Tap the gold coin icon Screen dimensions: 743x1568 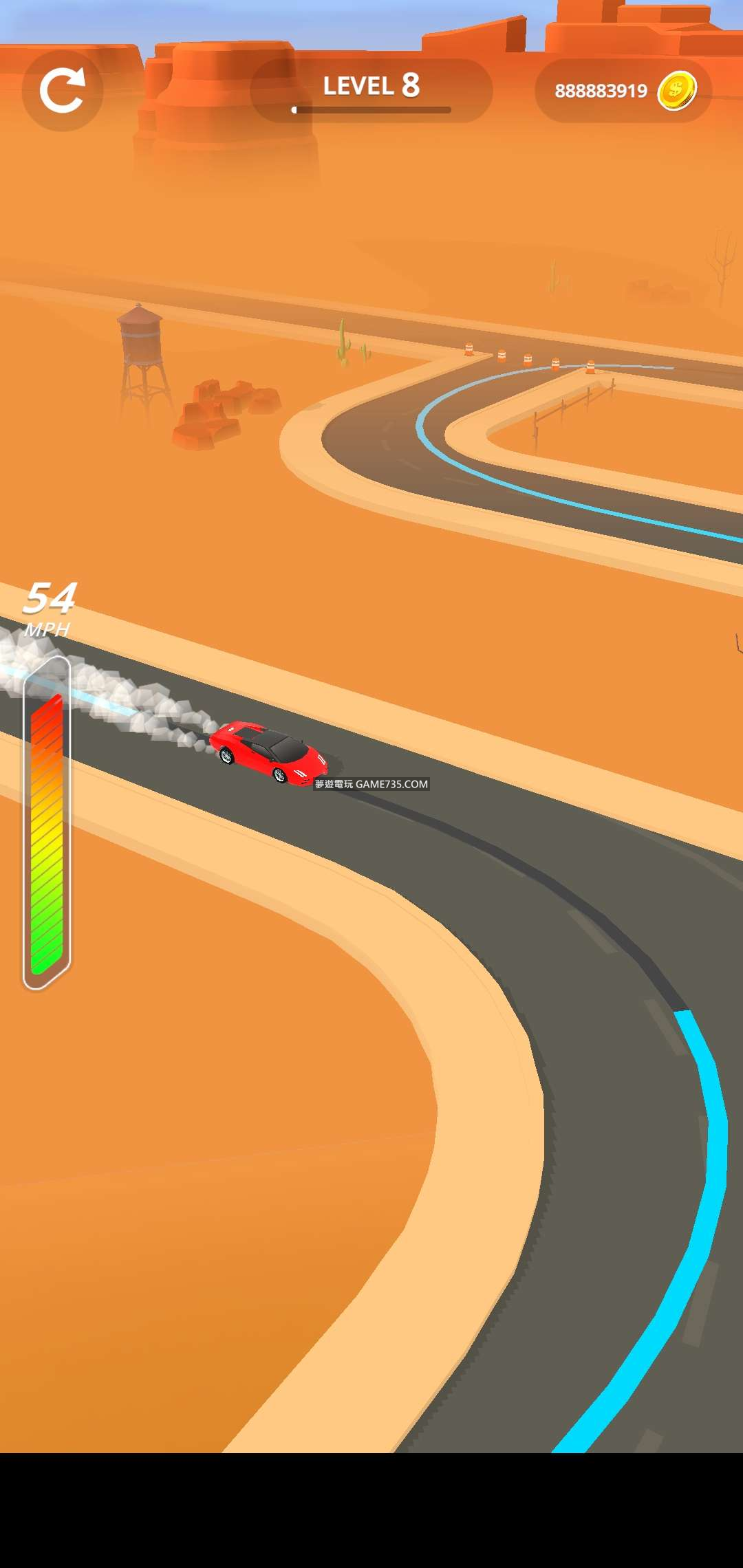pos(677,91)
